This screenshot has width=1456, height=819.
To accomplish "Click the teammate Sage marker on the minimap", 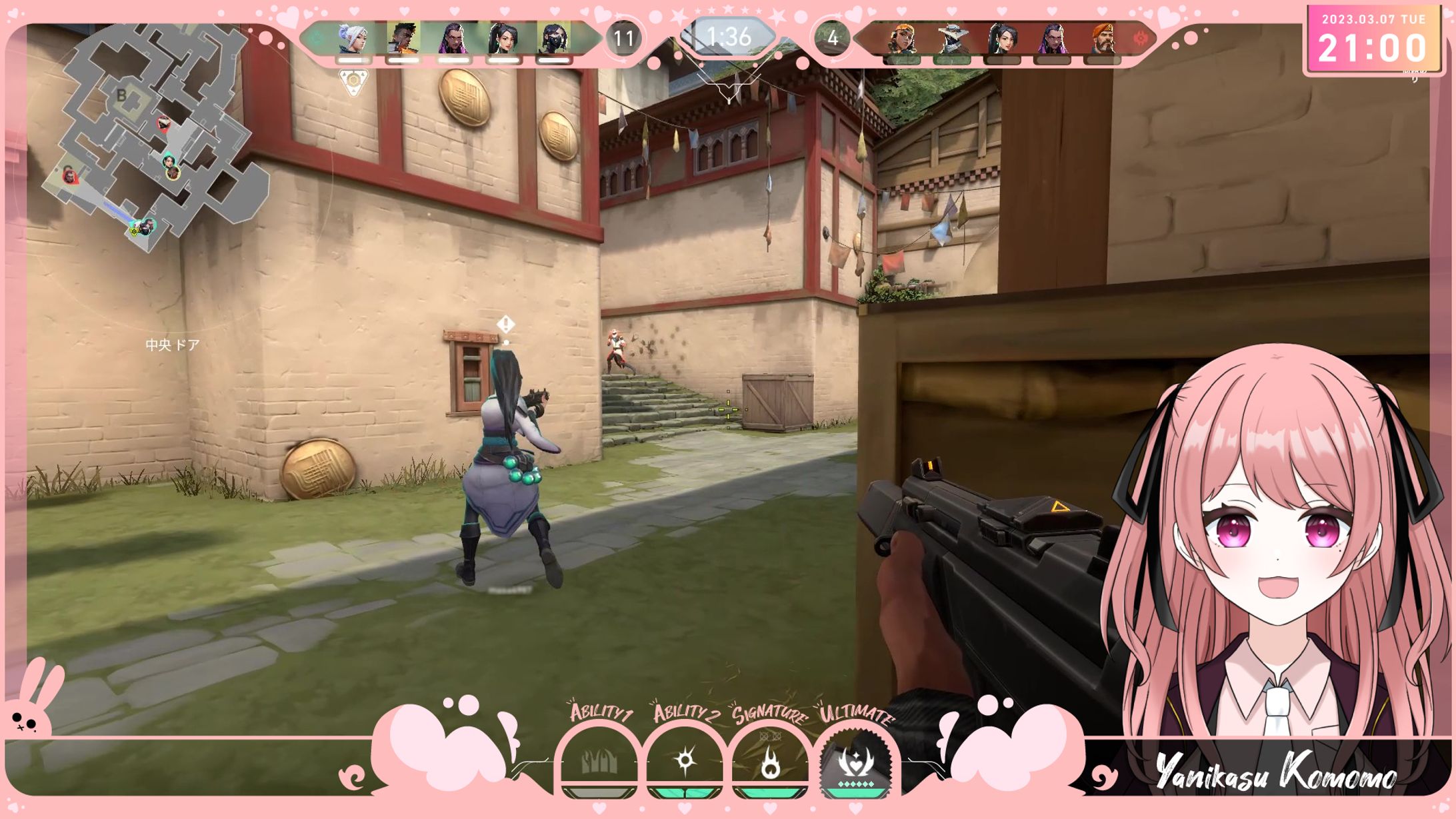I will click(169, 161).
